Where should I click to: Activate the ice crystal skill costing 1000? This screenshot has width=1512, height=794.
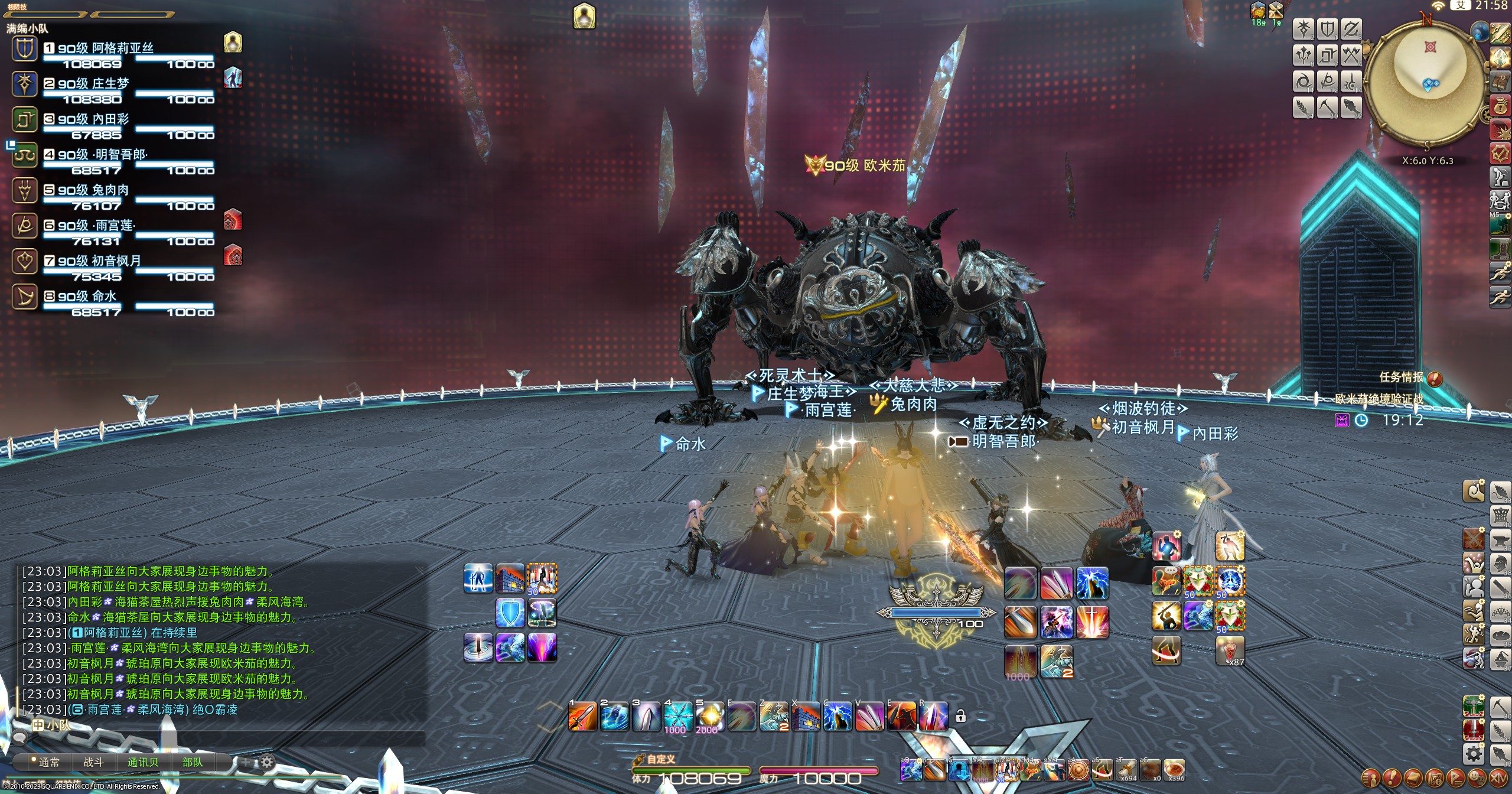(678, 717)
